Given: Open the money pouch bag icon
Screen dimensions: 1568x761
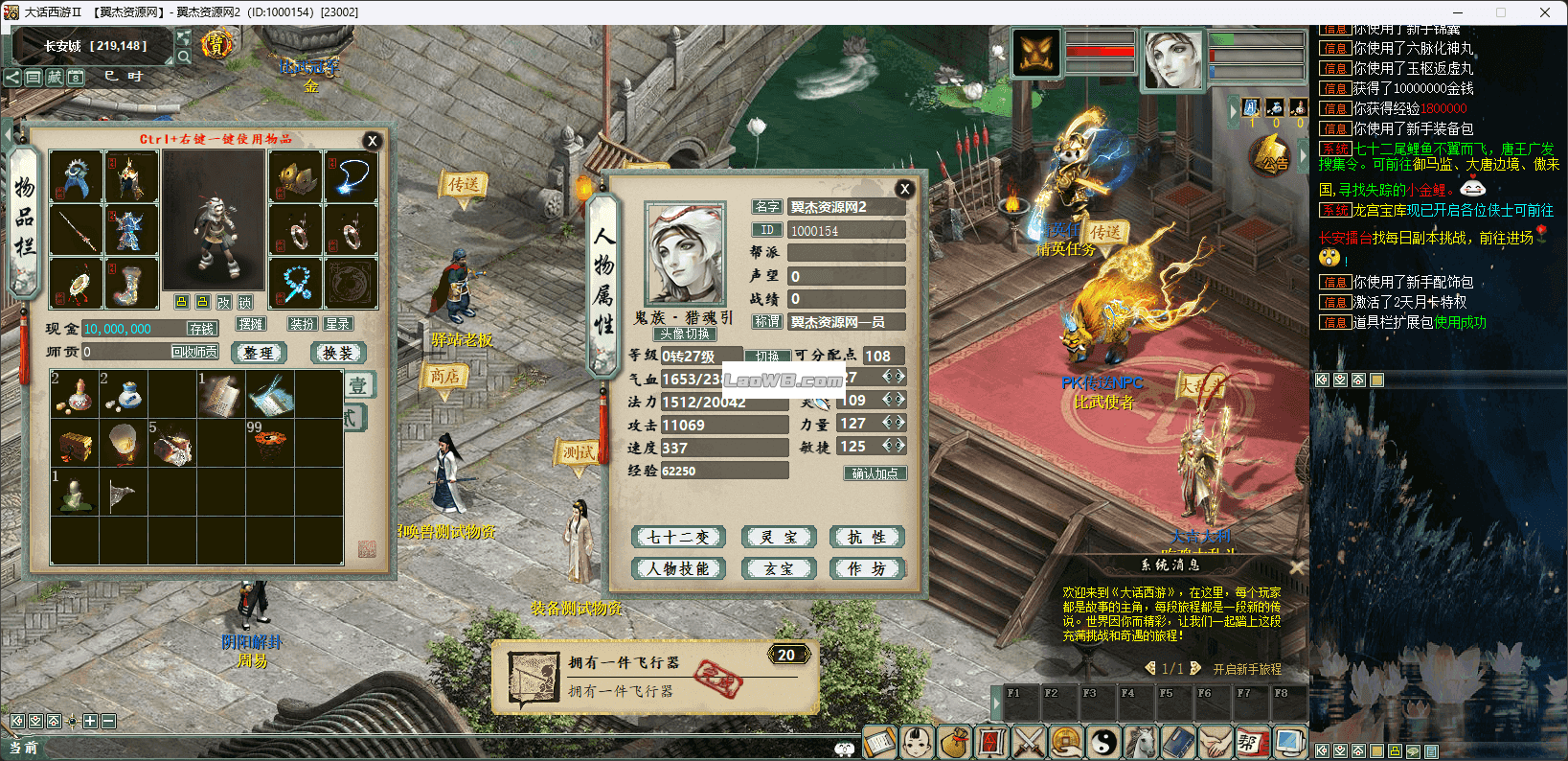Looking at the screenshot, I should [x=954, y=742].
